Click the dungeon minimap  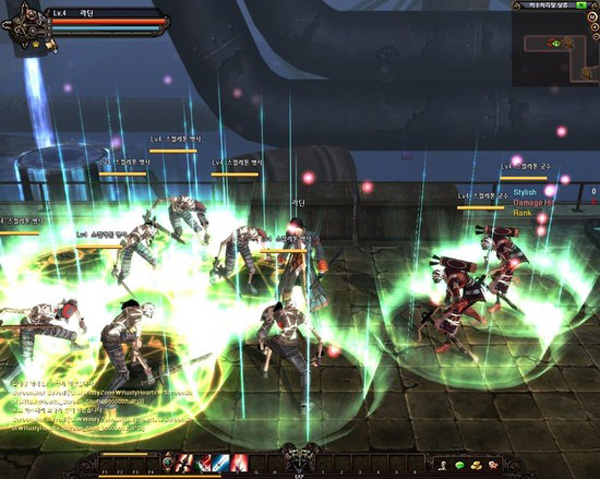[554, 48]
